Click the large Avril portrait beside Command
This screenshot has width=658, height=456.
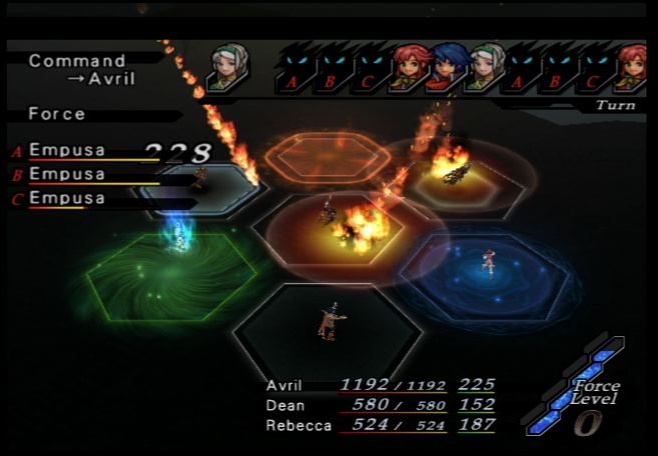tap(228, 66)
